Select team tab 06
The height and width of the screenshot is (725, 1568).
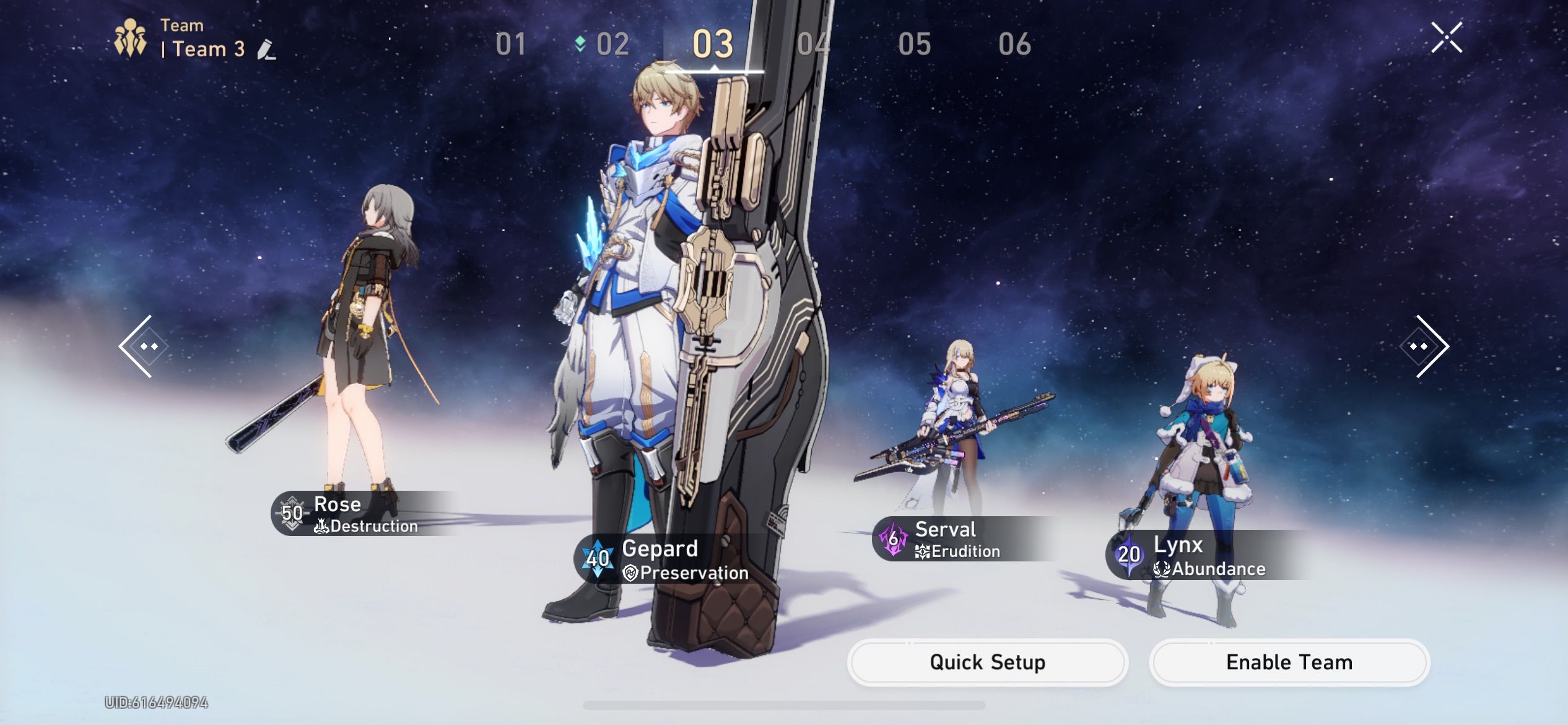coord(1015,43)
